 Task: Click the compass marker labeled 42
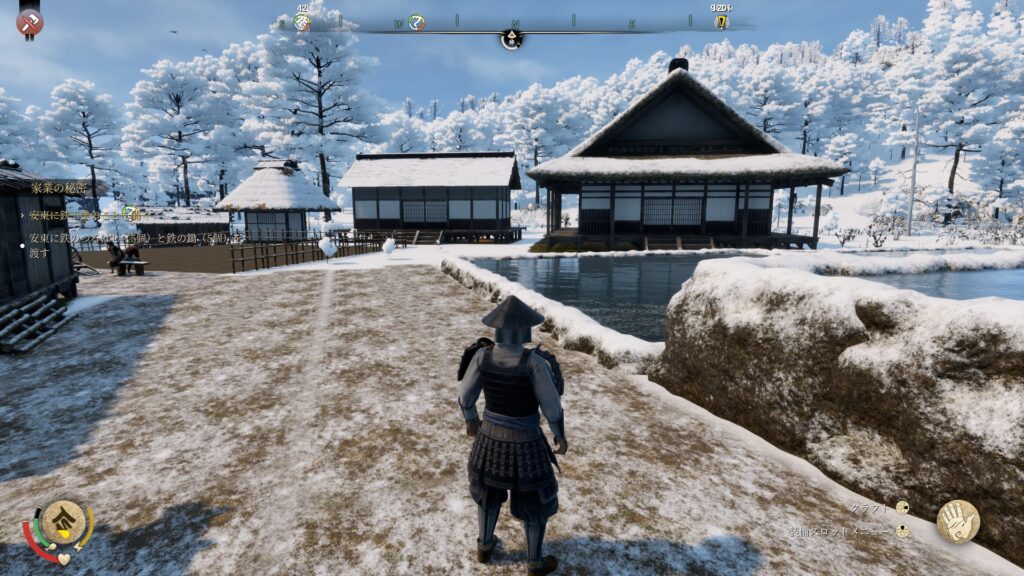(302, 21)
